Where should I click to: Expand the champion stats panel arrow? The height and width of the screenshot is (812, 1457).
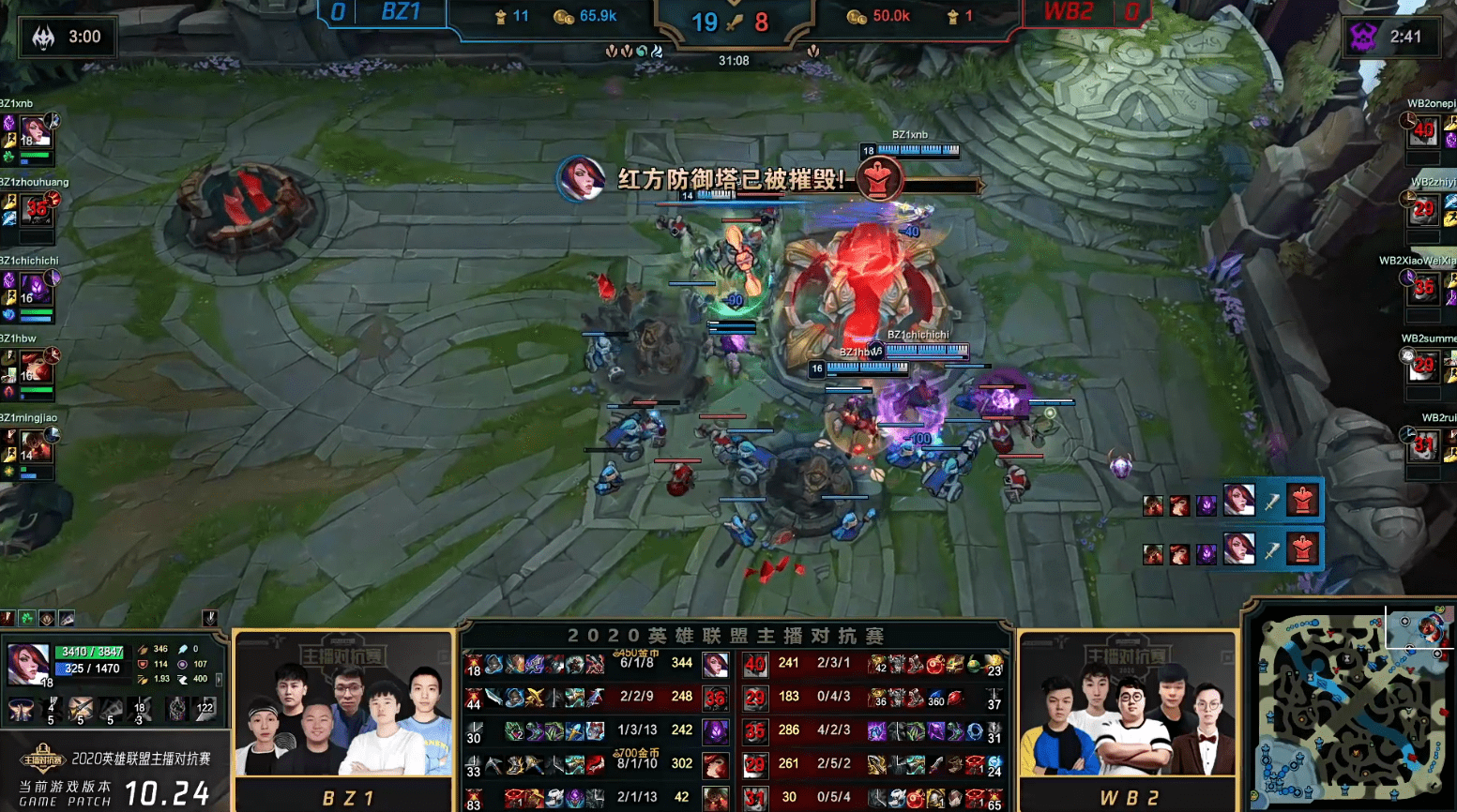(220, 679)
